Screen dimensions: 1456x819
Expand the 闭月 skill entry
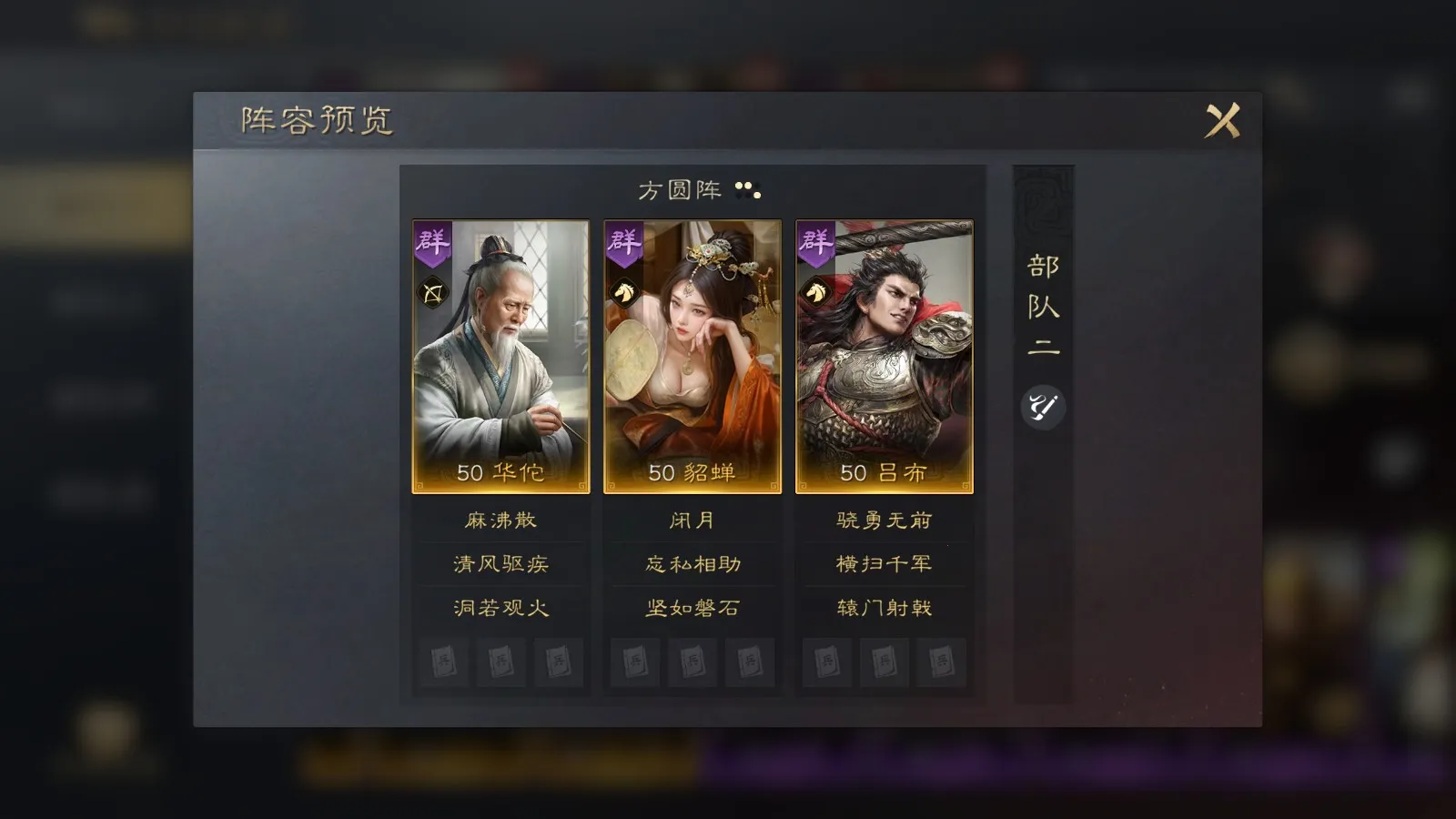pos(693,520)
